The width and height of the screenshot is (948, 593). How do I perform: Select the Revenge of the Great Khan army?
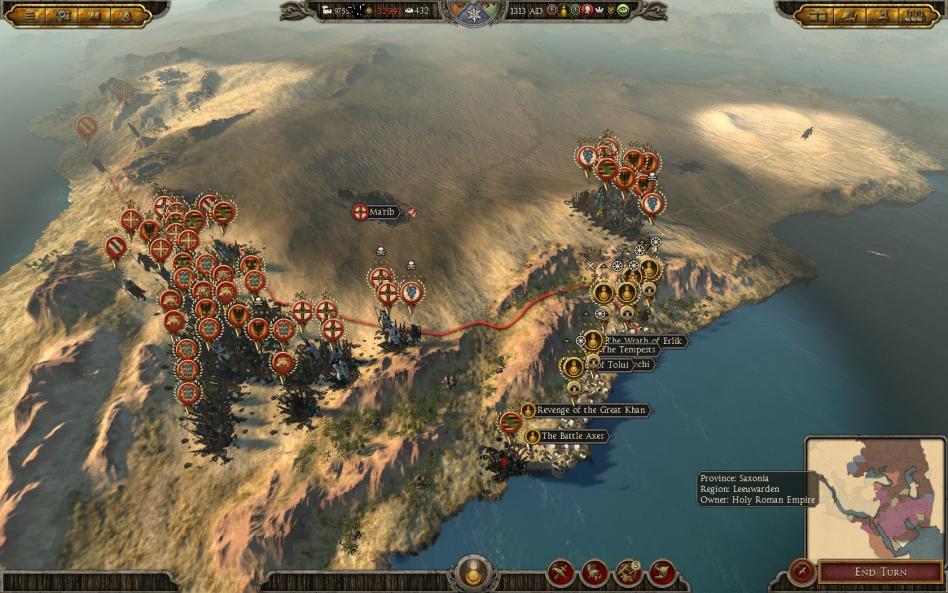[x=592, y=410]
